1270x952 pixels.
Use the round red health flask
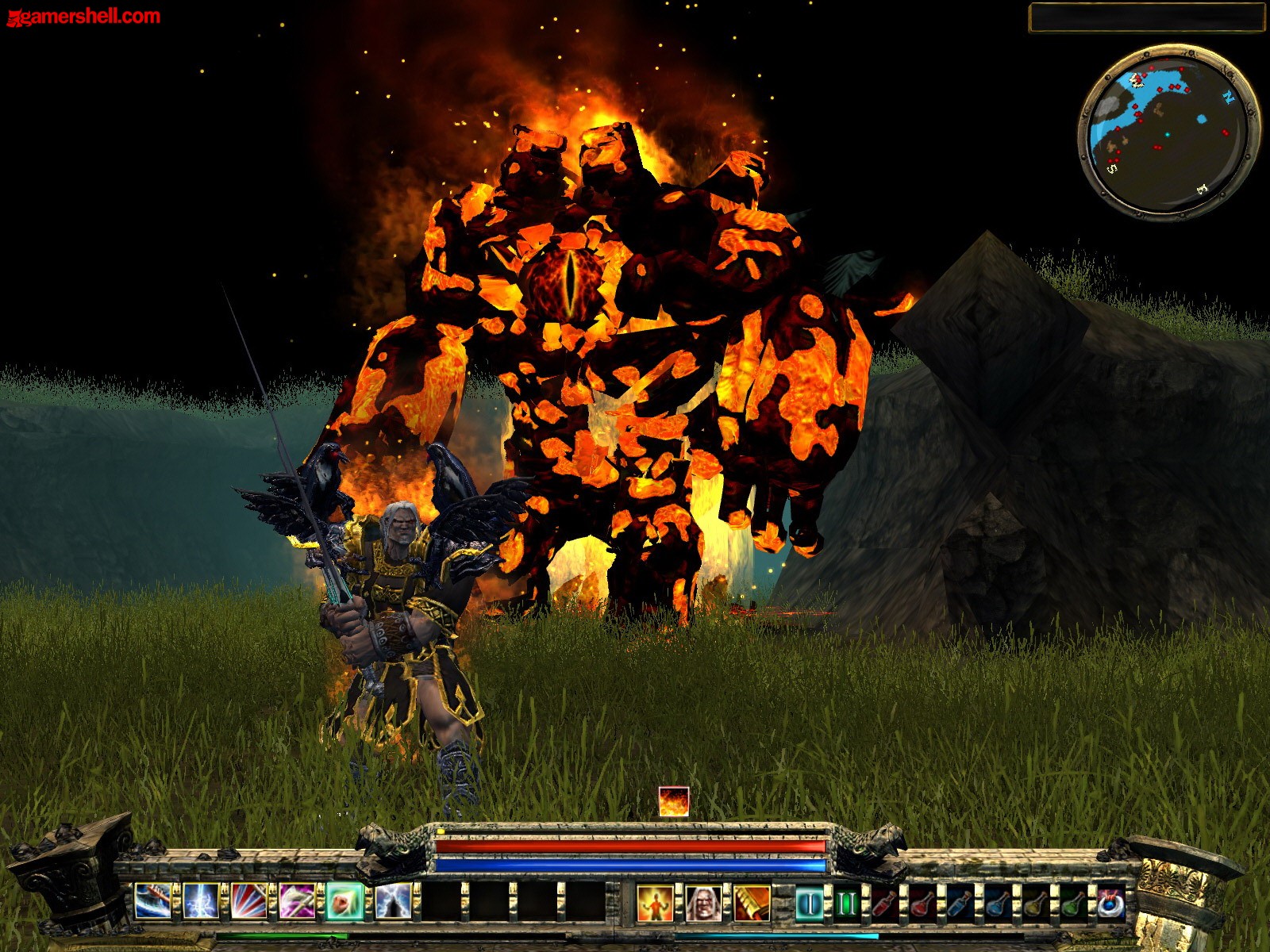[922, 904]
